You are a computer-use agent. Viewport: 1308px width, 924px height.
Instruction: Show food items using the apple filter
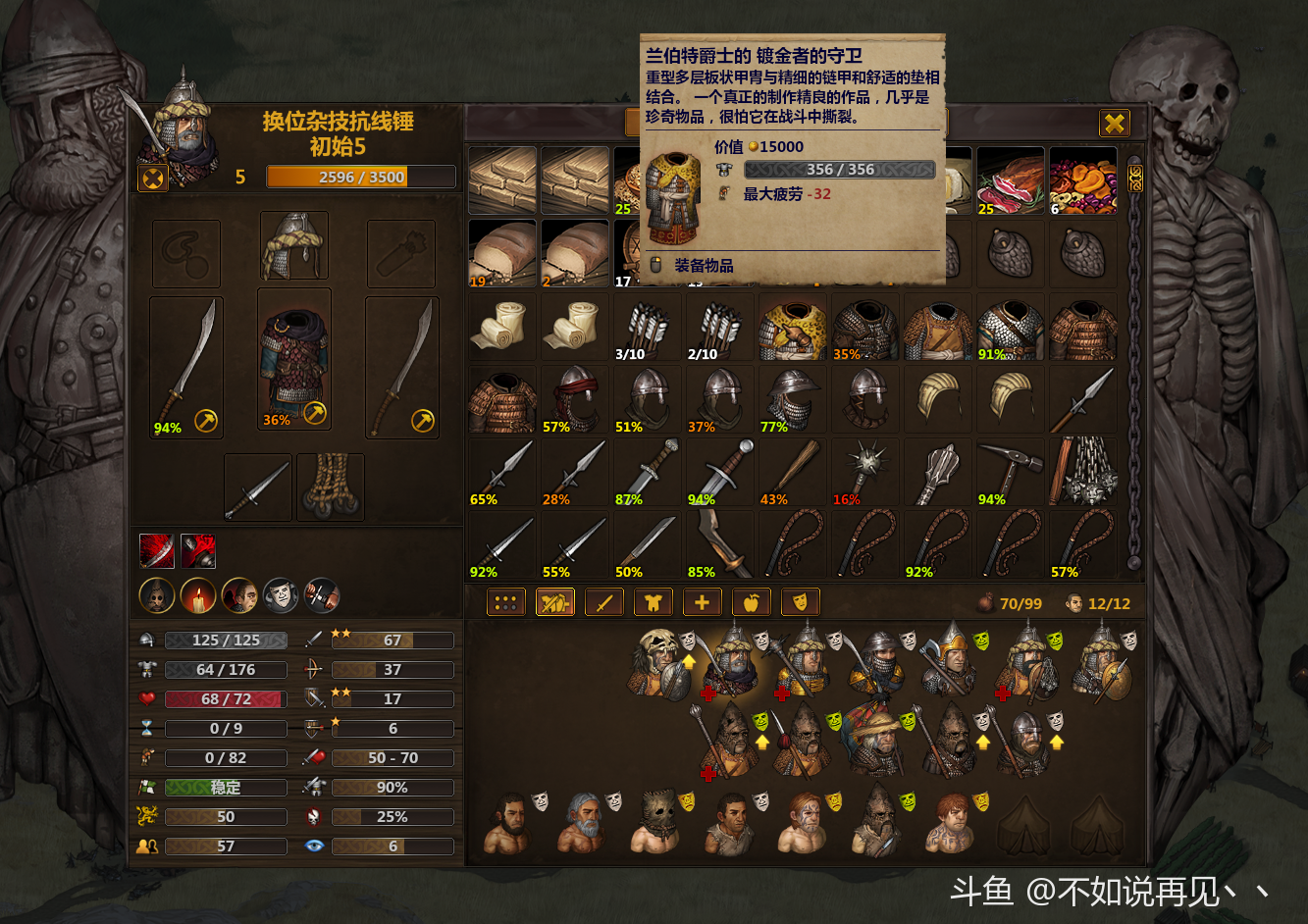coord(751,603)
